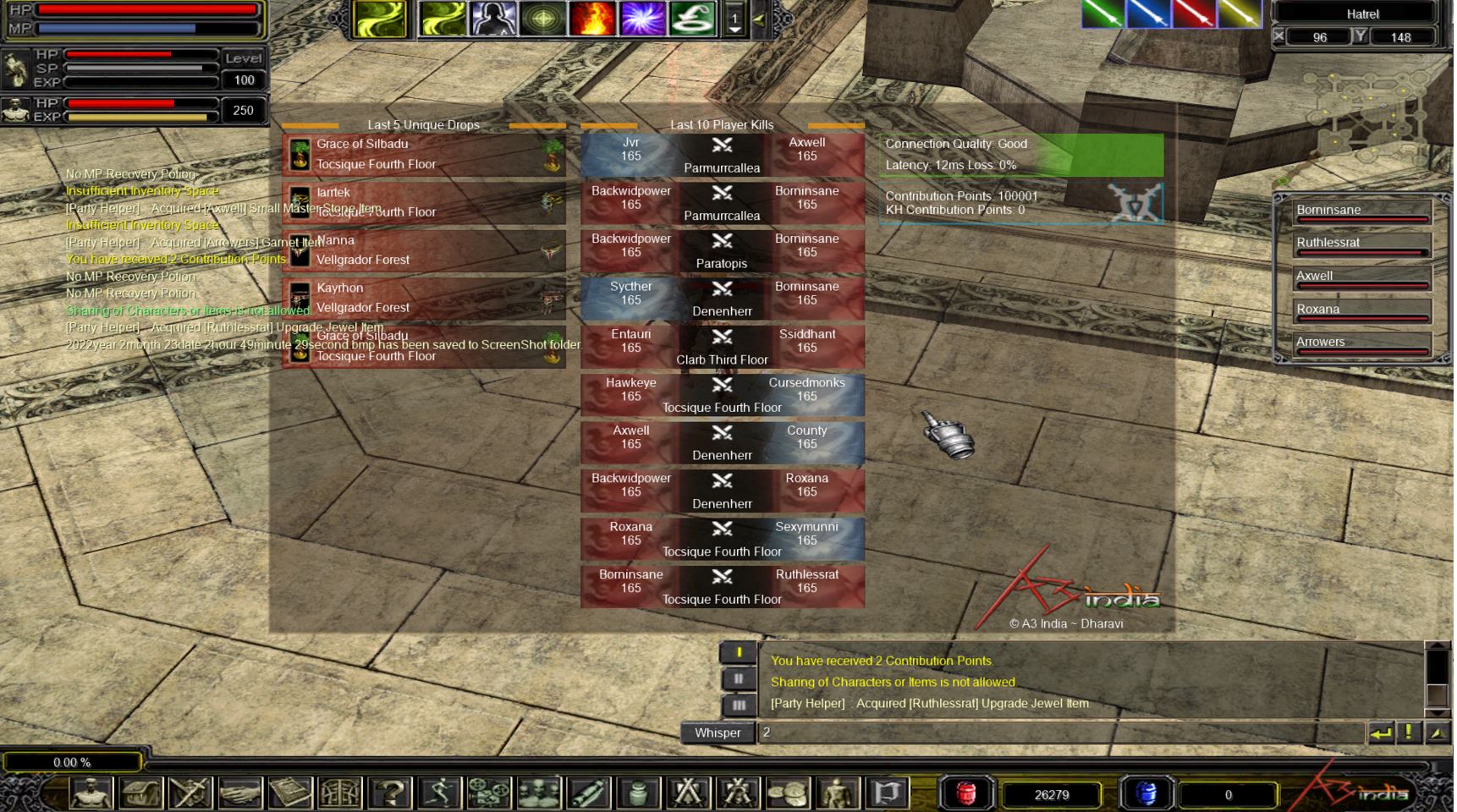Choose Roxana in the party list
Viewport: 1457px width, 812px height.
click(1361, 310)
